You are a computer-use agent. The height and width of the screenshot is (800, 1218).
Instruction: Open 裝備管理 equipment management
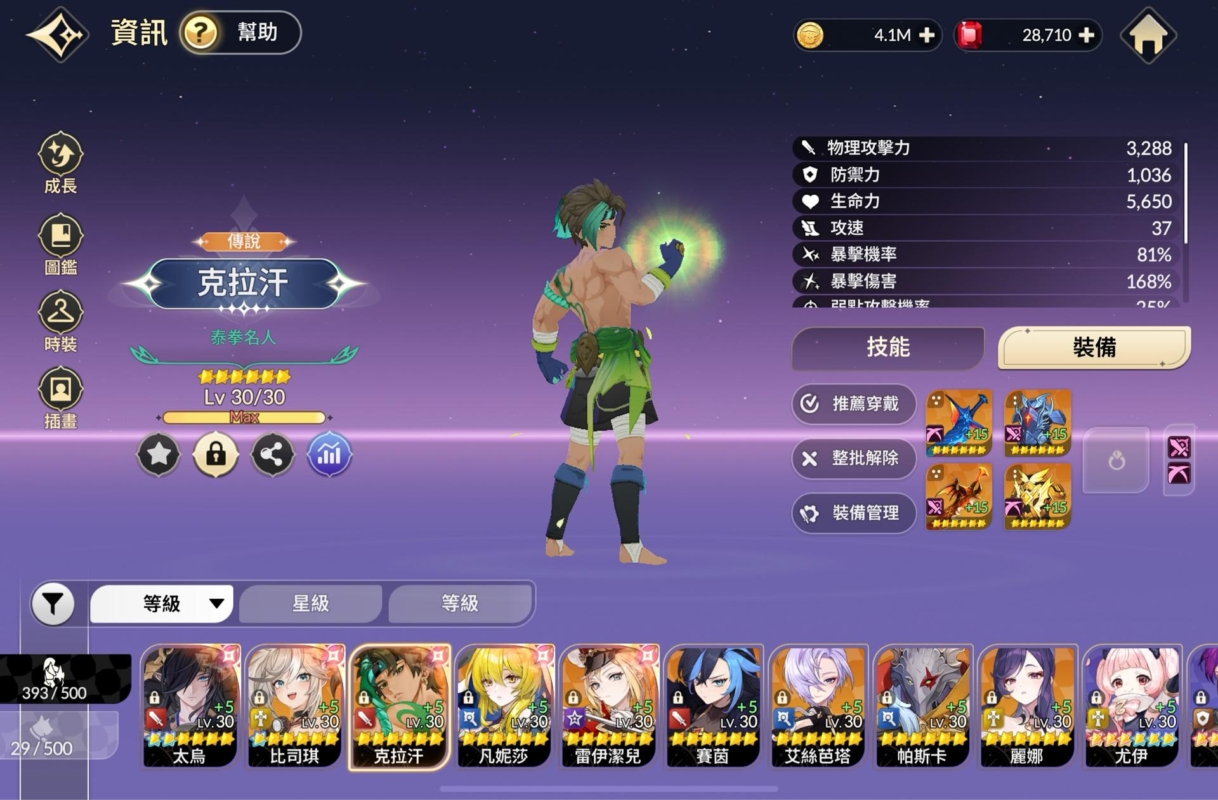[x=854, y=513]
